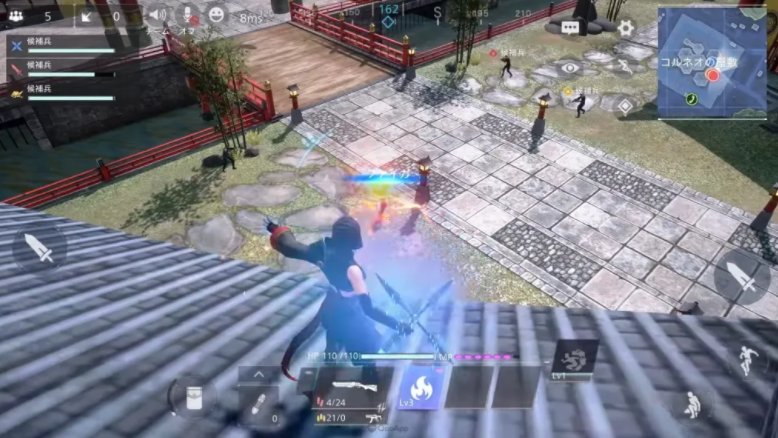Open the settings gear icon

point(625,28)
